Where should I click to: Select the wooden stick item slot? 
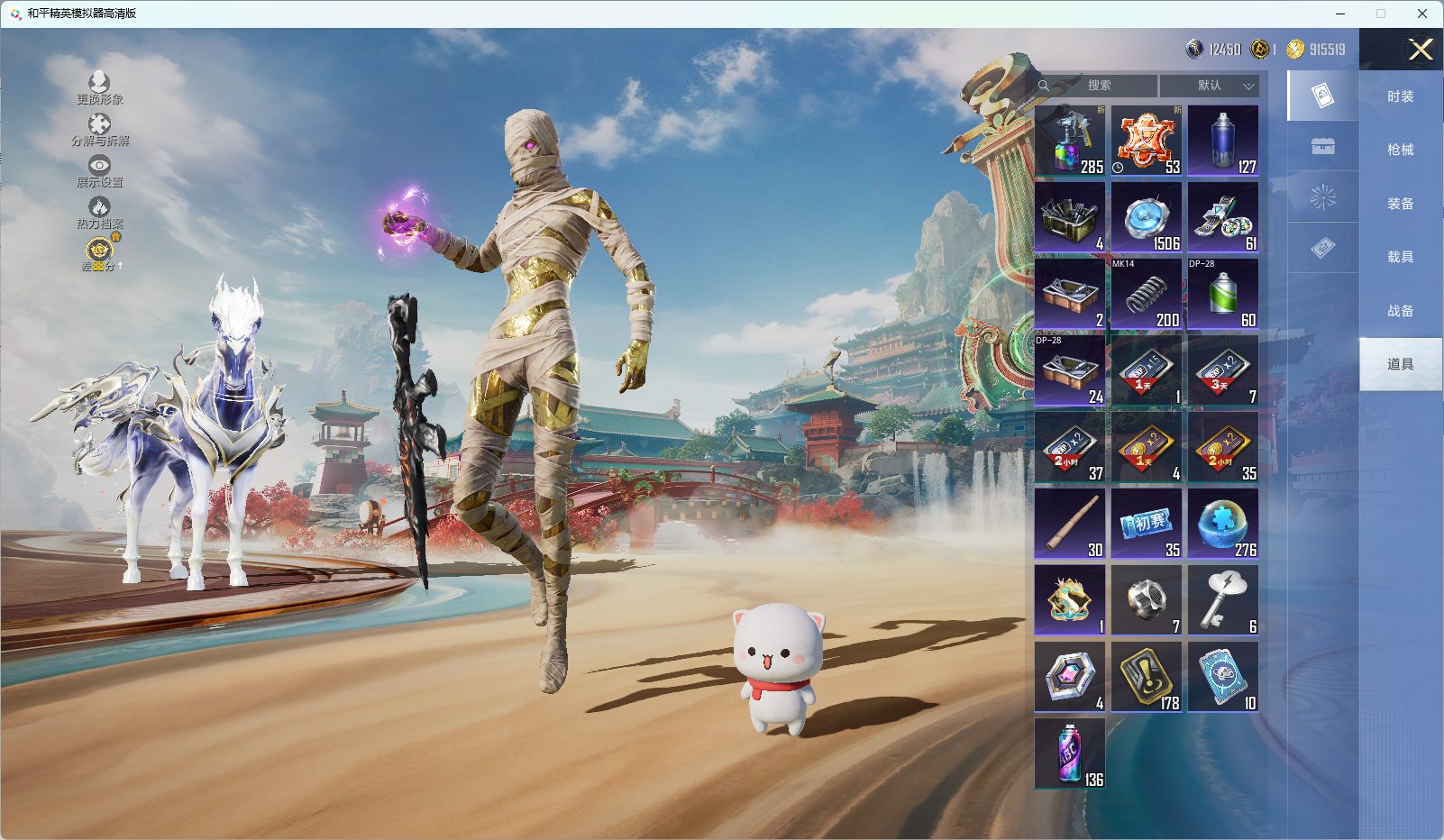(x=1070, y=524)
